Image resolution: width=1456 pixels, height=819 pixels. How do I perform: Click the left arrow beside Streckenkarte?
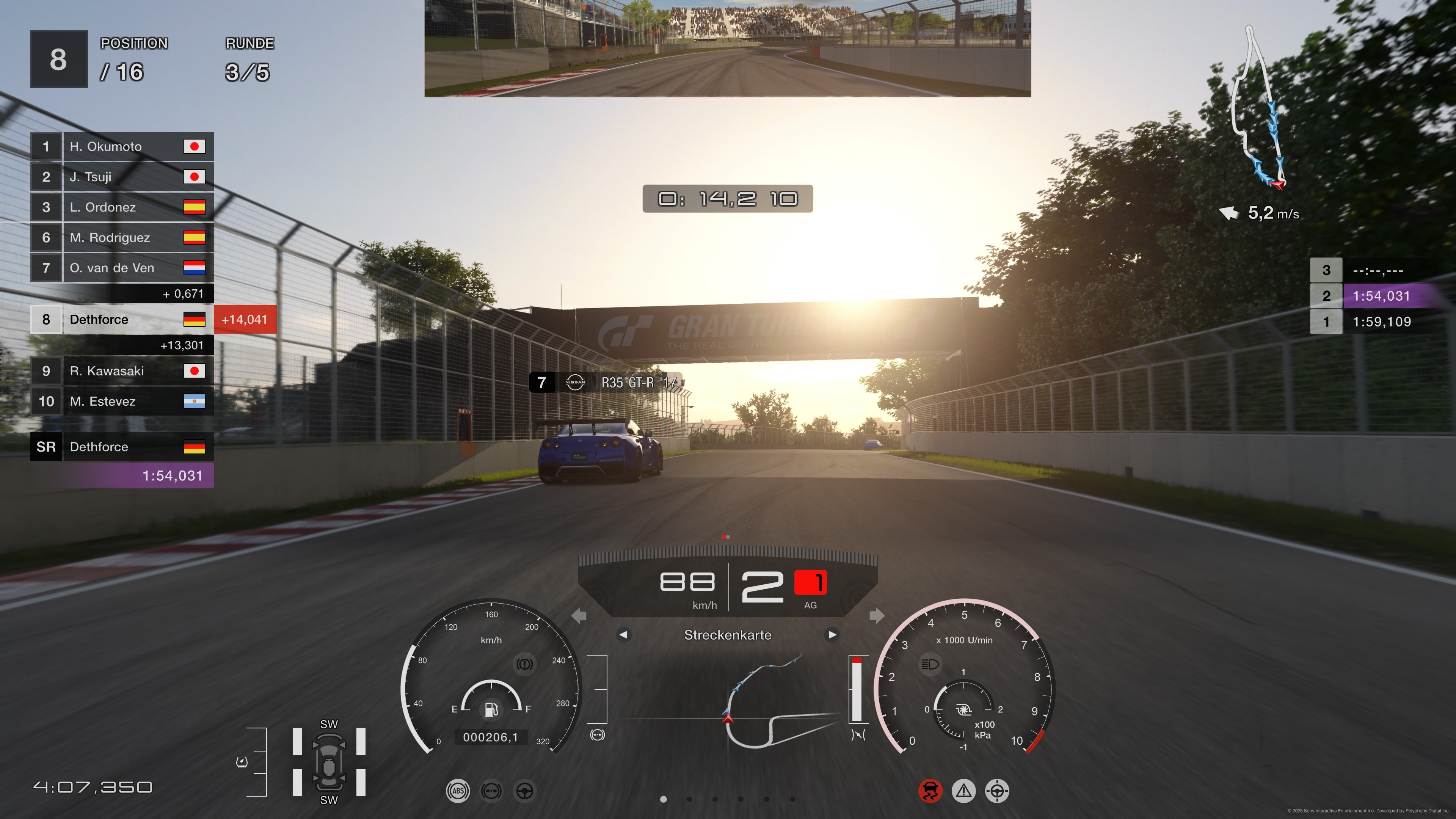[x=624, y=635]
